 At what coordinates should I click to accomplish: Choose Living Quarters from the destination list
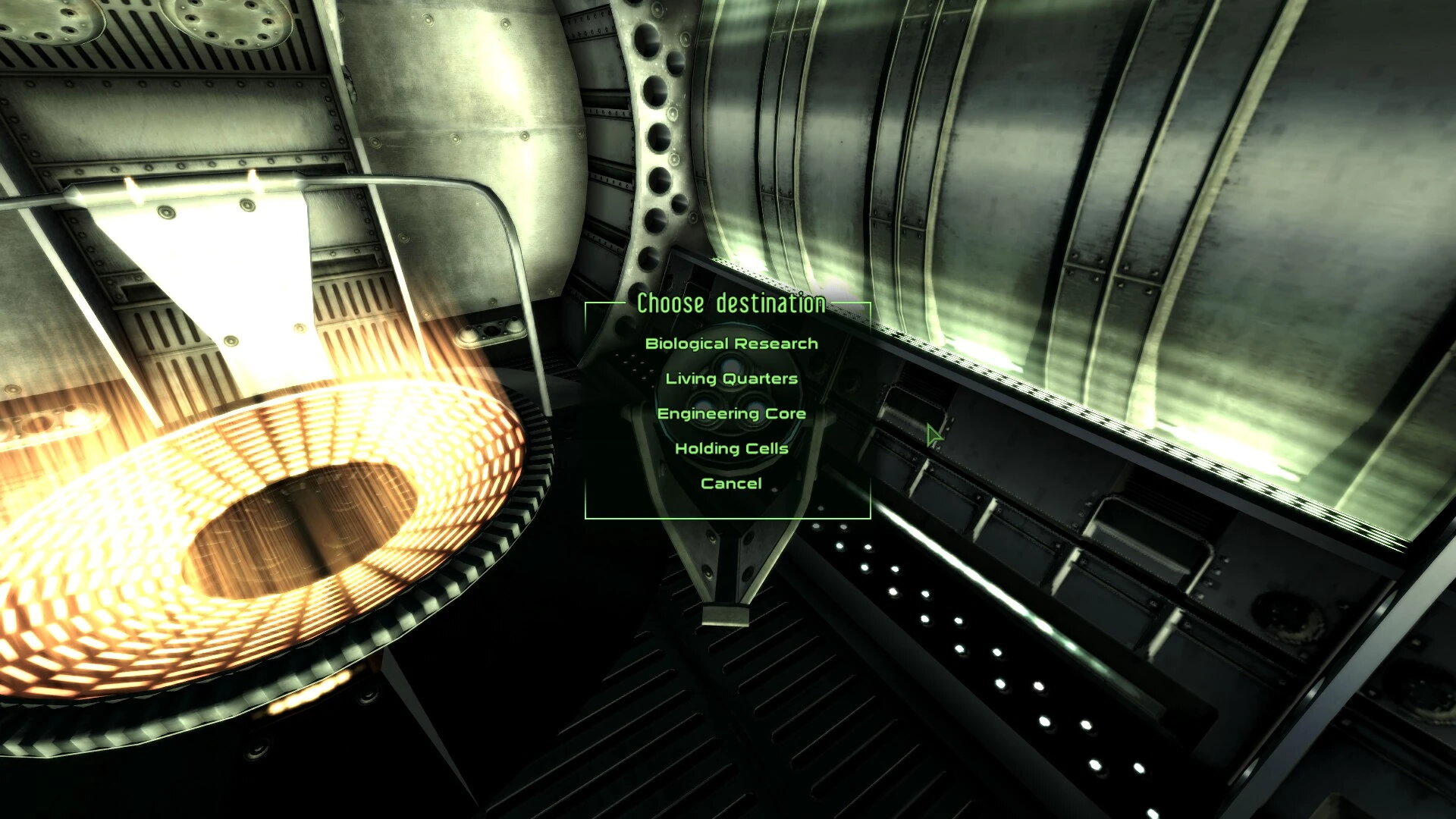click(730, 378)
